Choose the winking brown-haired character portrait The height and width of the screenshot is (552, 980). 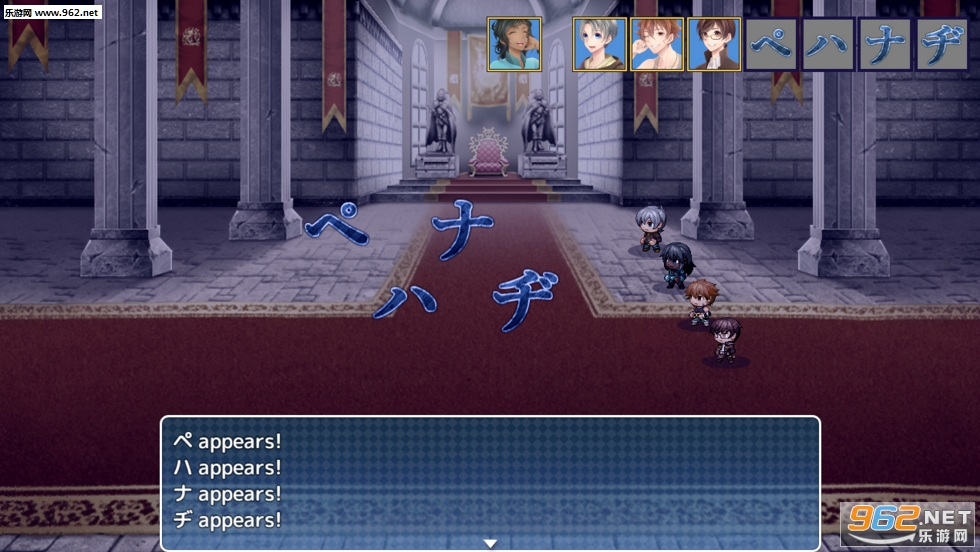pos(657,44)
